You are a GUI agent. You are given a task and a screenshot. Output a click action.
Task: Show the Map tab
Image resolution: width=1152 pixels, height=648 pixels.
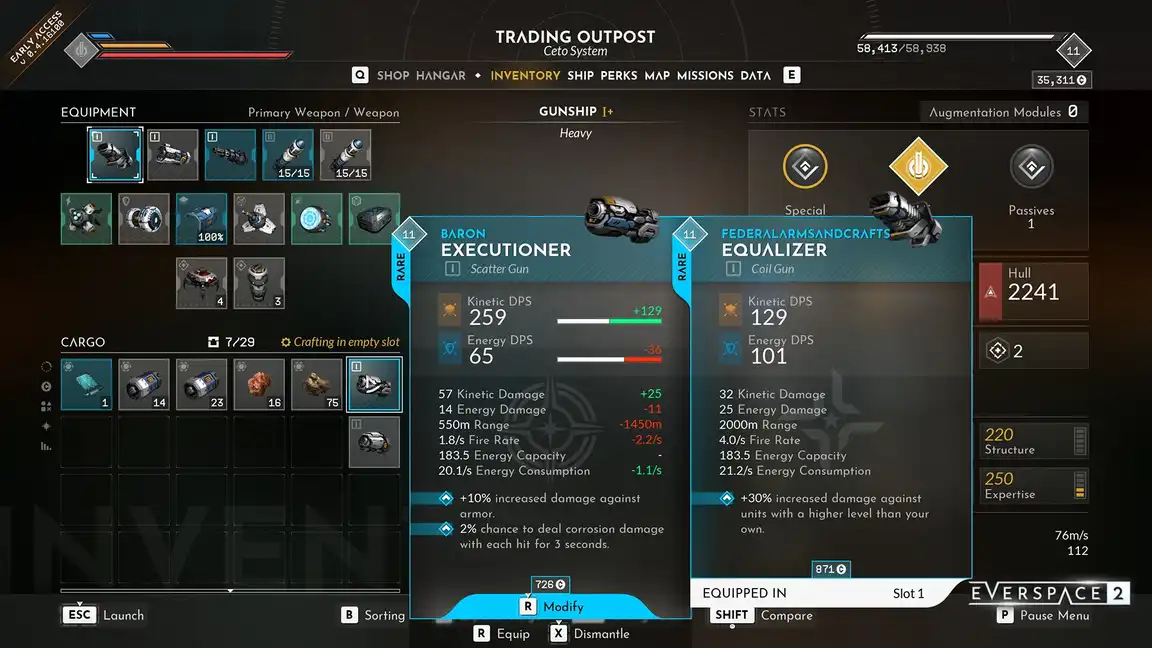(x=657, y=75)
